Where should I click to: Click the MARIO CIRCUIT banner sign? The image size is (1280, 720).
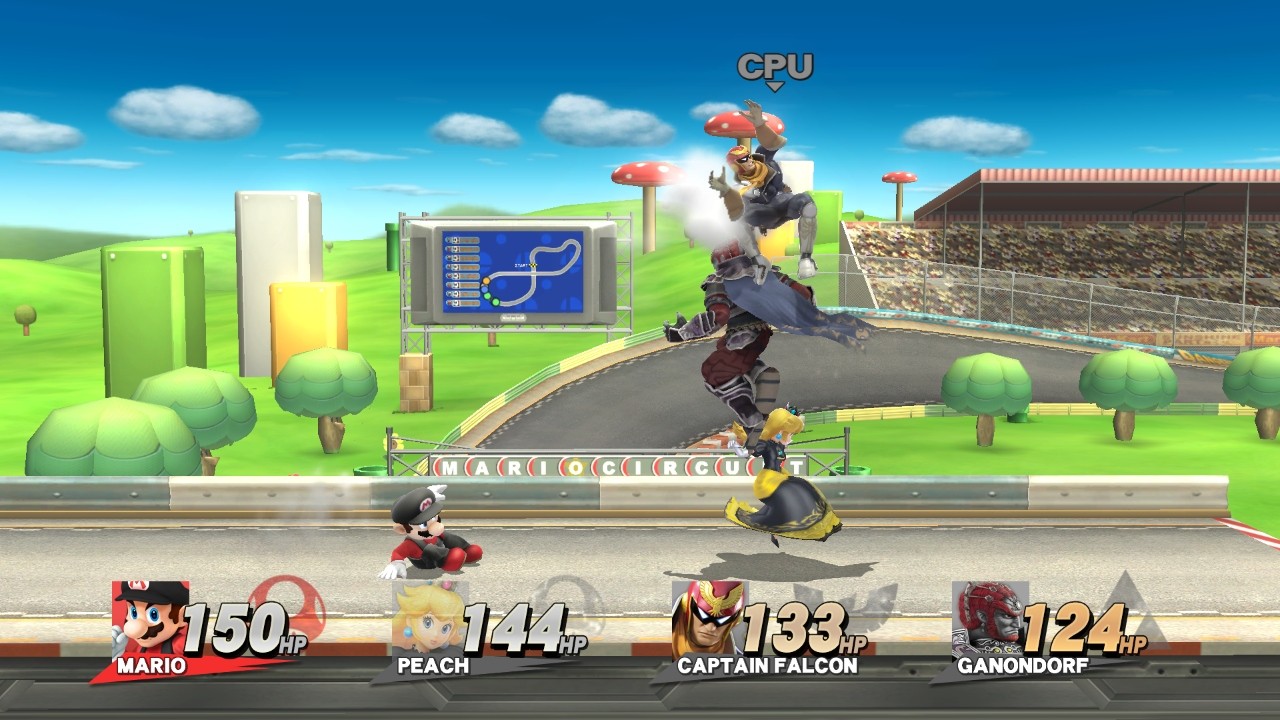click(615, 467)
